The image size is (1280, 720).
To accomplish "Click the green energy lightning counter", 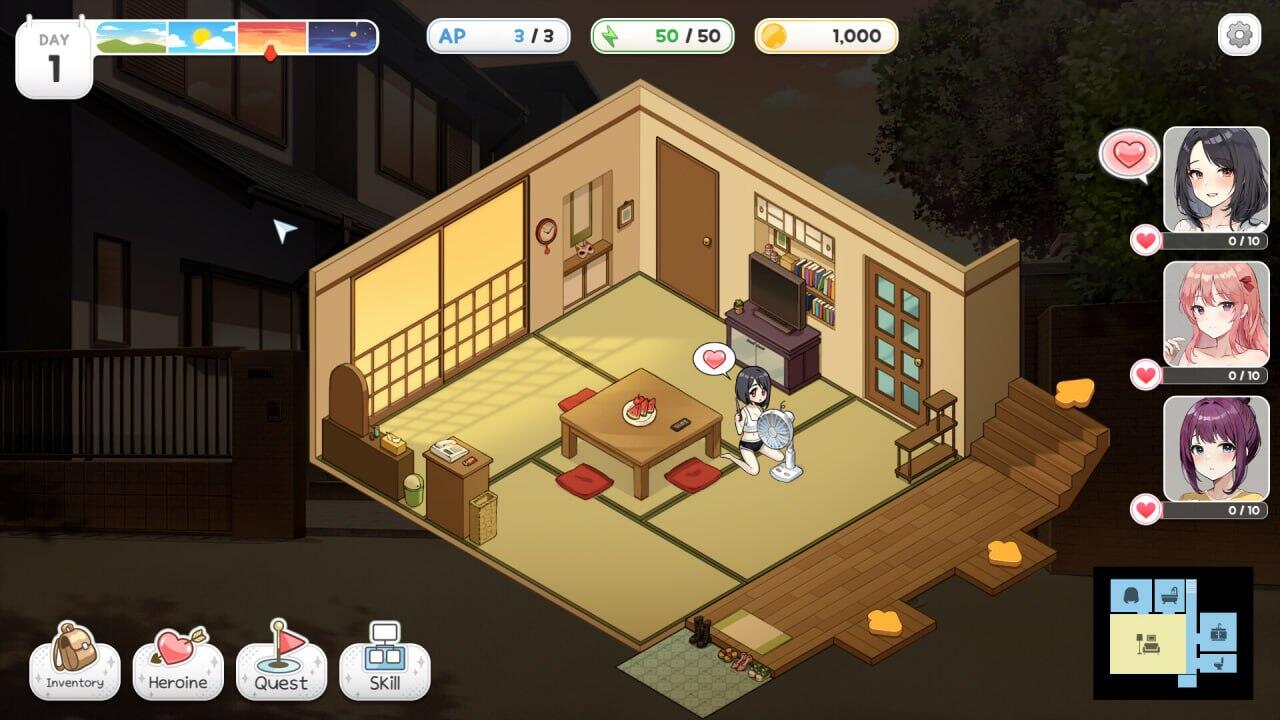I will click(660, 36).
